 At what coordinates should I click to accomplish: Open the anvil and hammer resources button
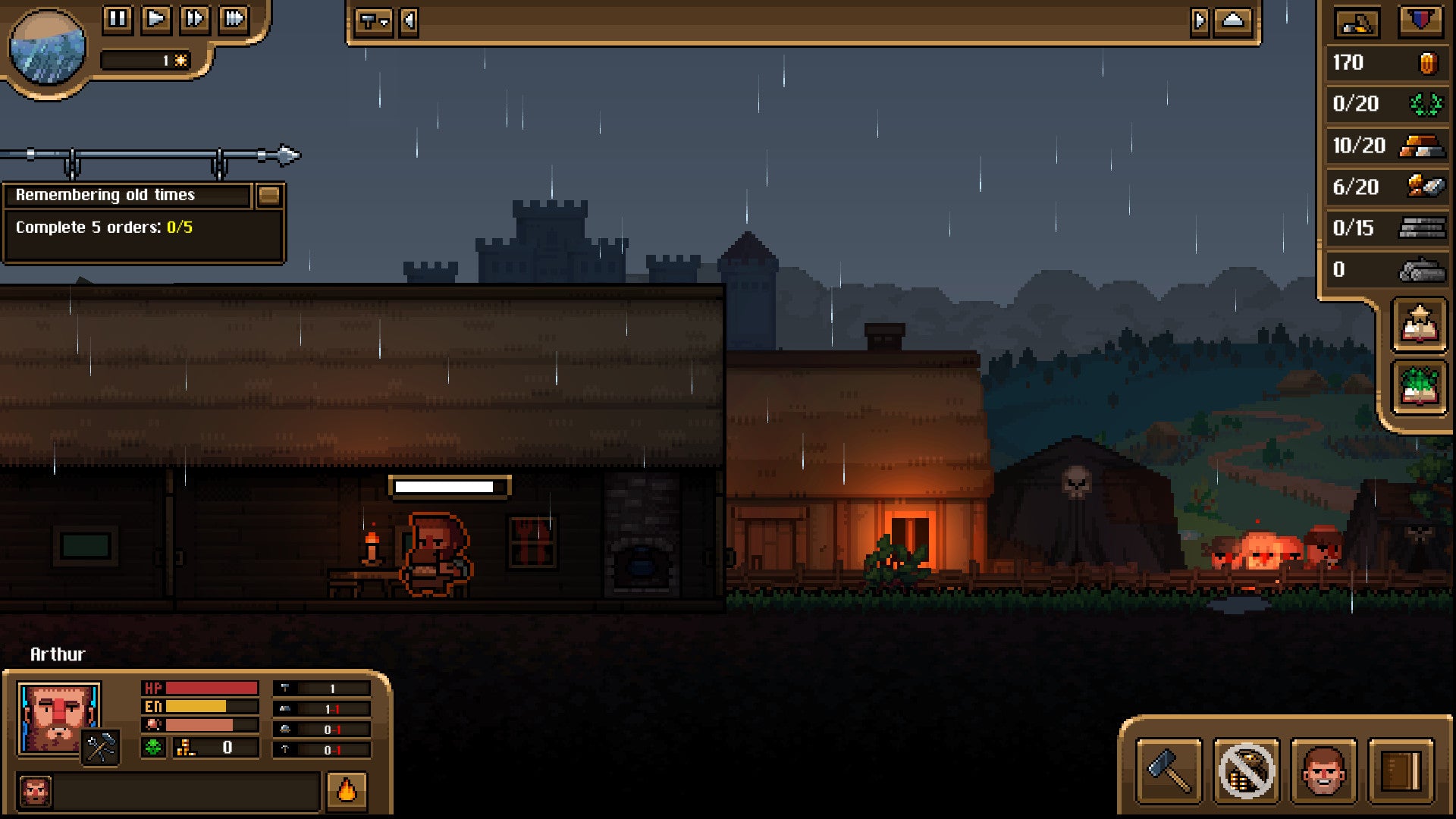[1357, 23]
